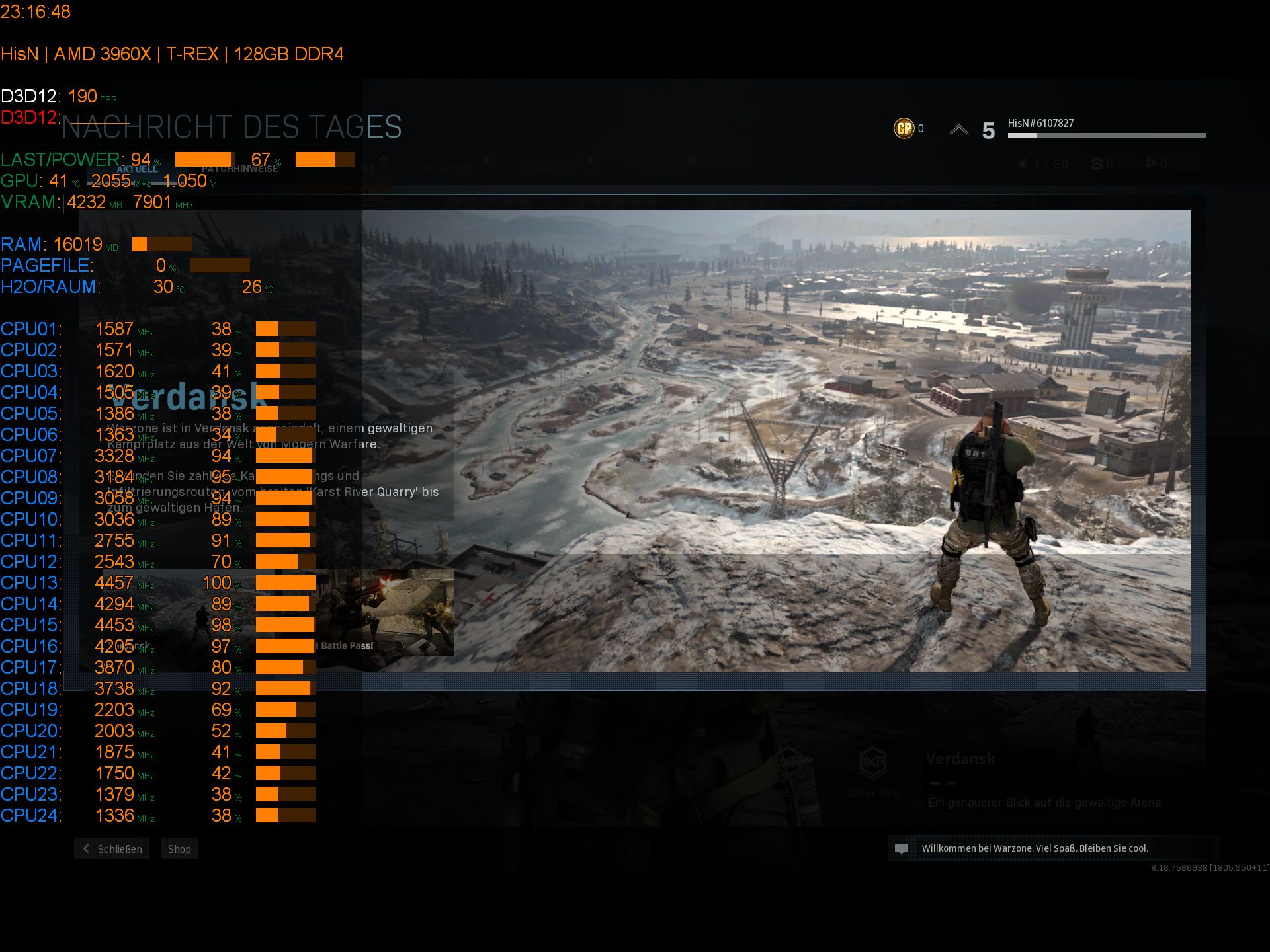Open the Shop button at the bottom
Screen dimensions: 1270x952
click(x=179, y=848)
